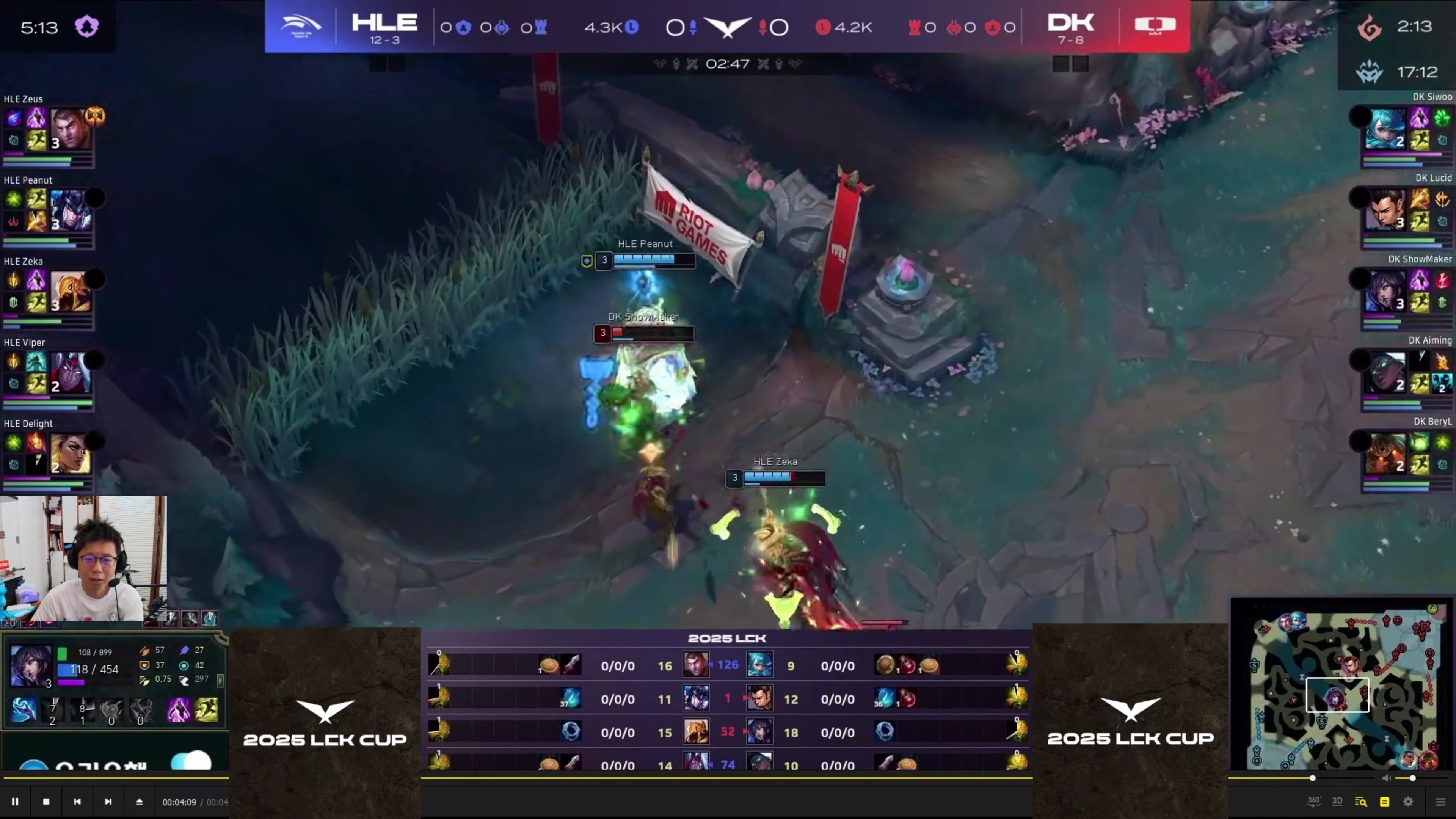Select DK ShowMaker's champion portrait
Viewport: 1456px width, 819px height.
(x=1385, y=291)
